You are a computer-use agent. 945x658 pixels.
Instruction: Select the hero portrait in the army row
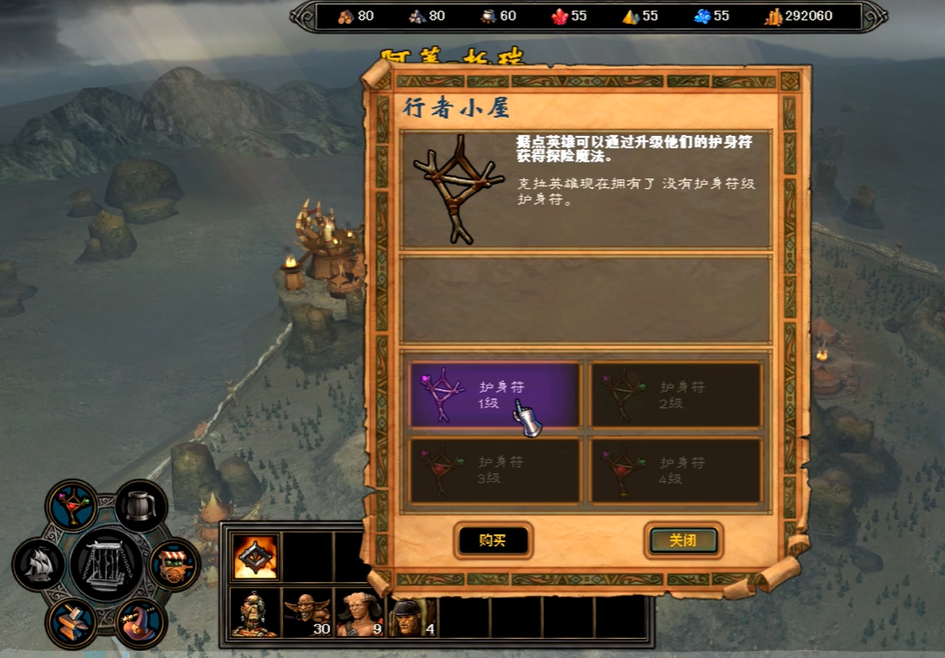click(x=254, y=612)
